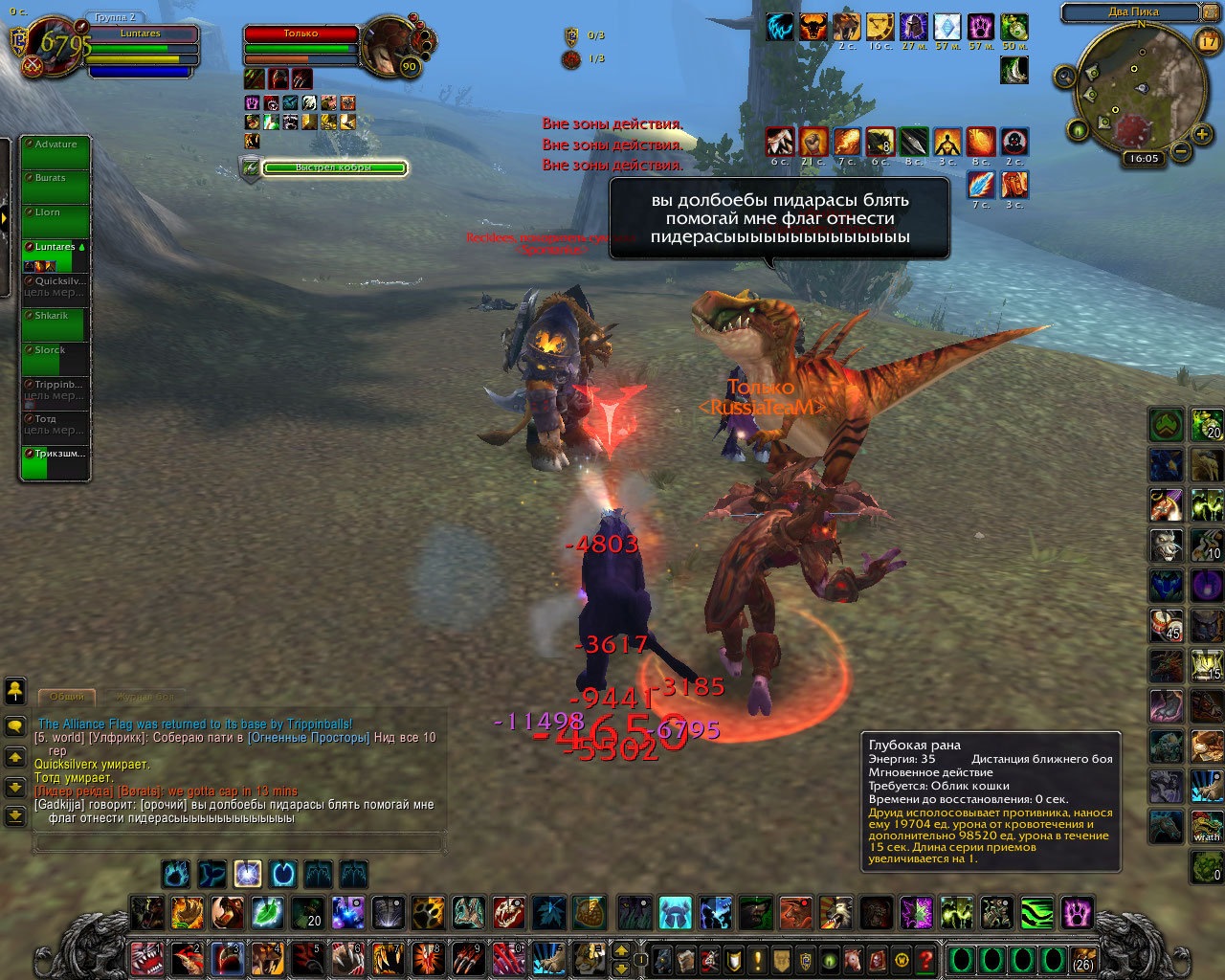
Task: Open the calendar showing day 17
Action: (1209, 41)
